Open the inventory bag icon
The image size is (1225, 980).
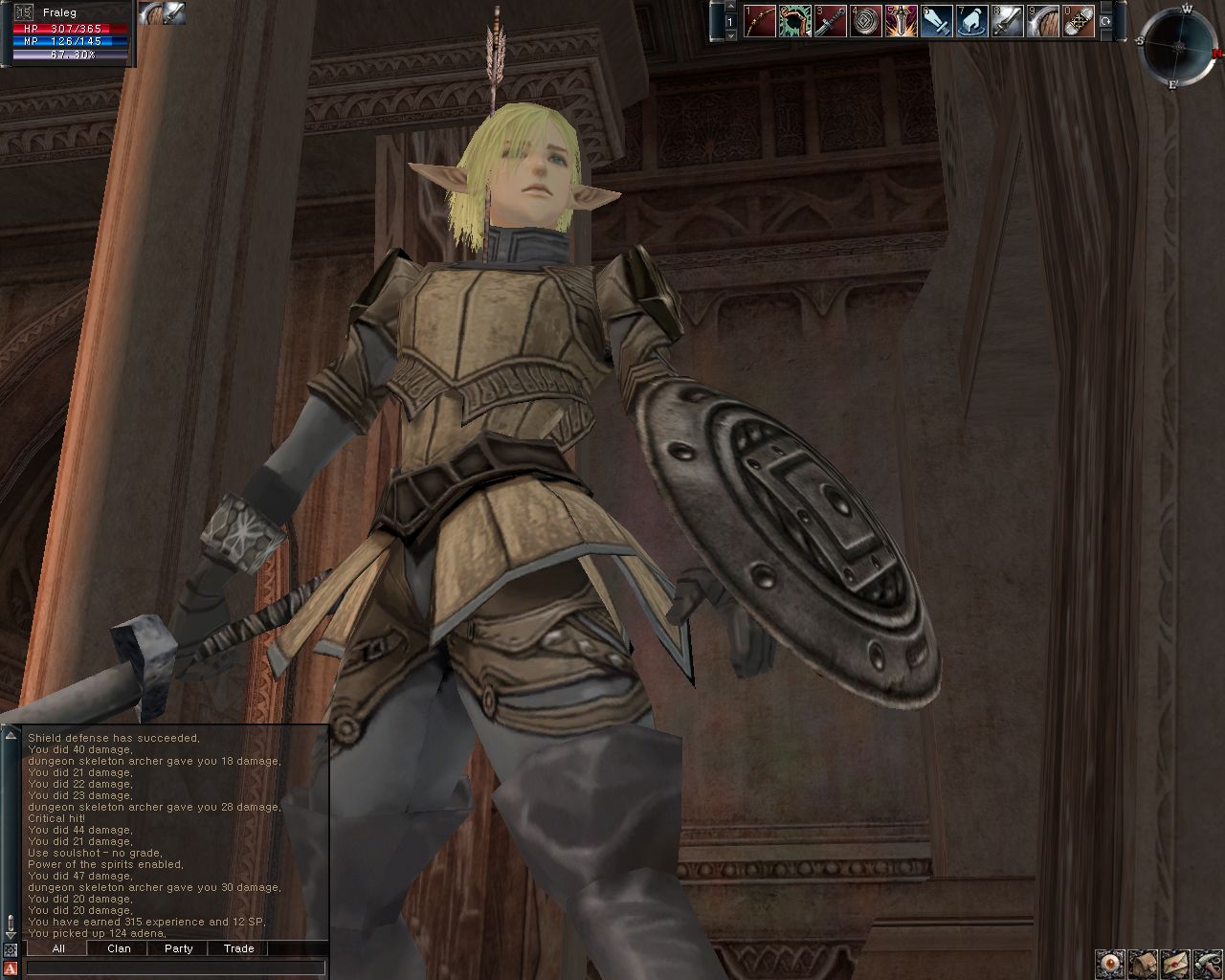pos(1143,962)
